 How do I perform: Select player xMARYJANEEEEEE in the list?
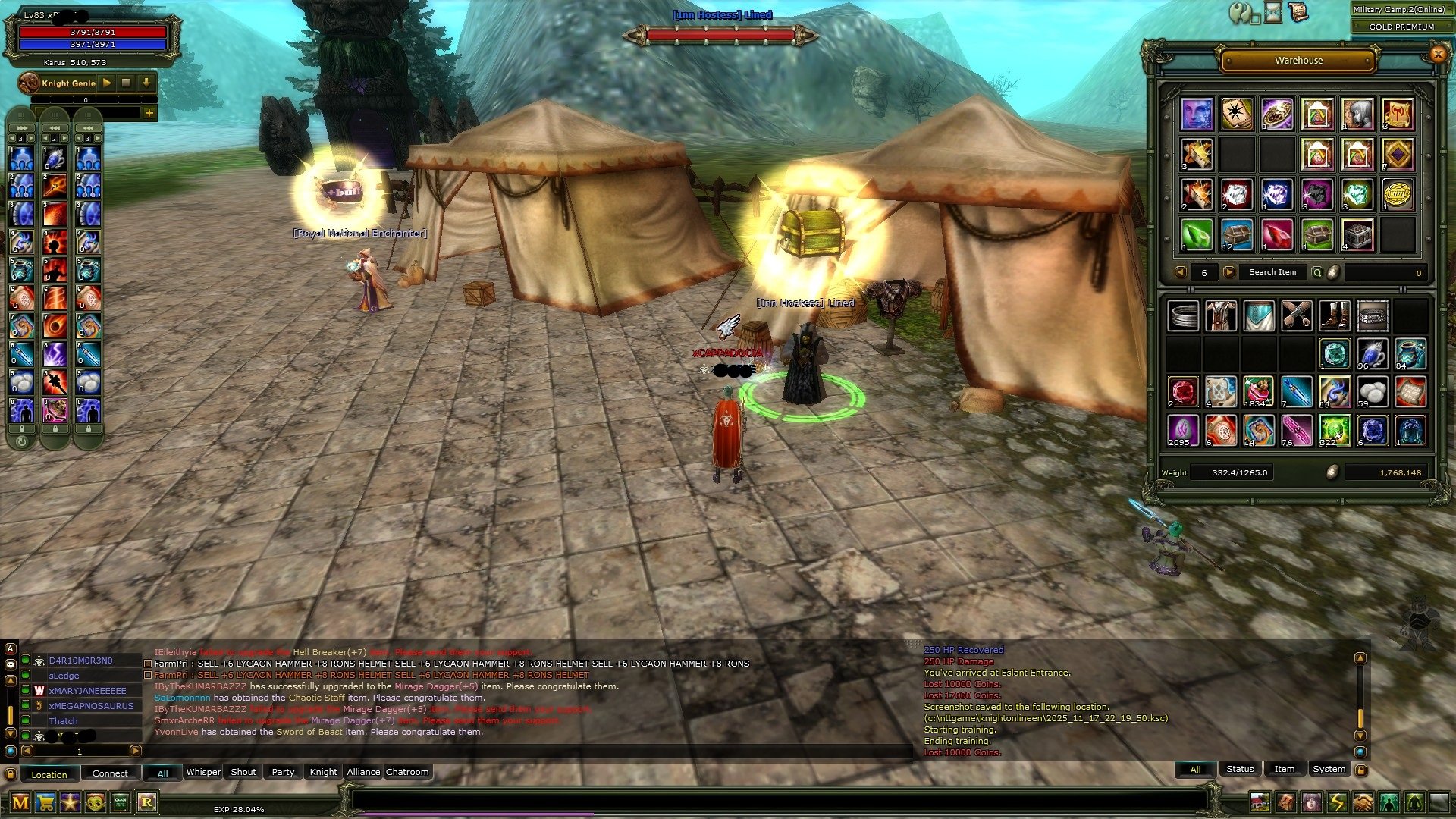coord(87,691)
